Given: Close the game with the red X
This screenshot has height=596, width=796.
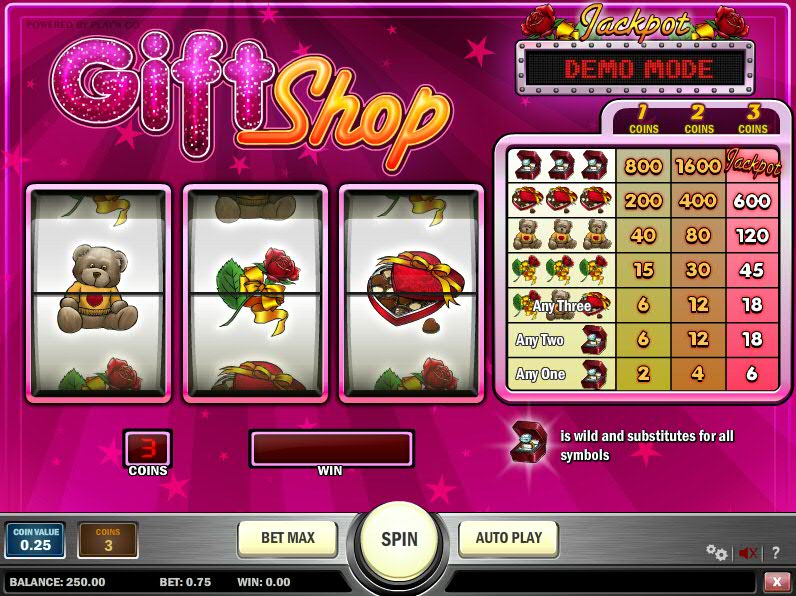Looking at the screenshot, I should [x=777, y=581].
